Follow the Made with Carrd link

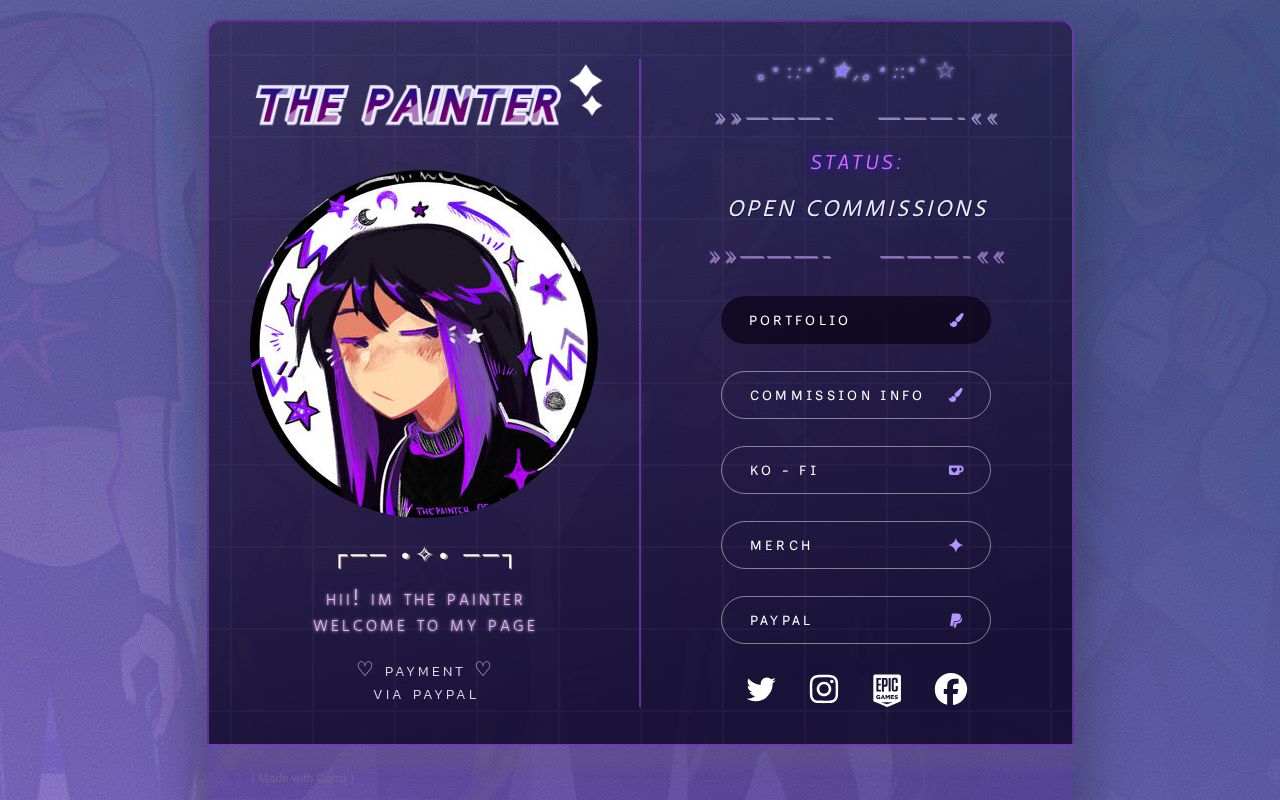coord(303,778)
